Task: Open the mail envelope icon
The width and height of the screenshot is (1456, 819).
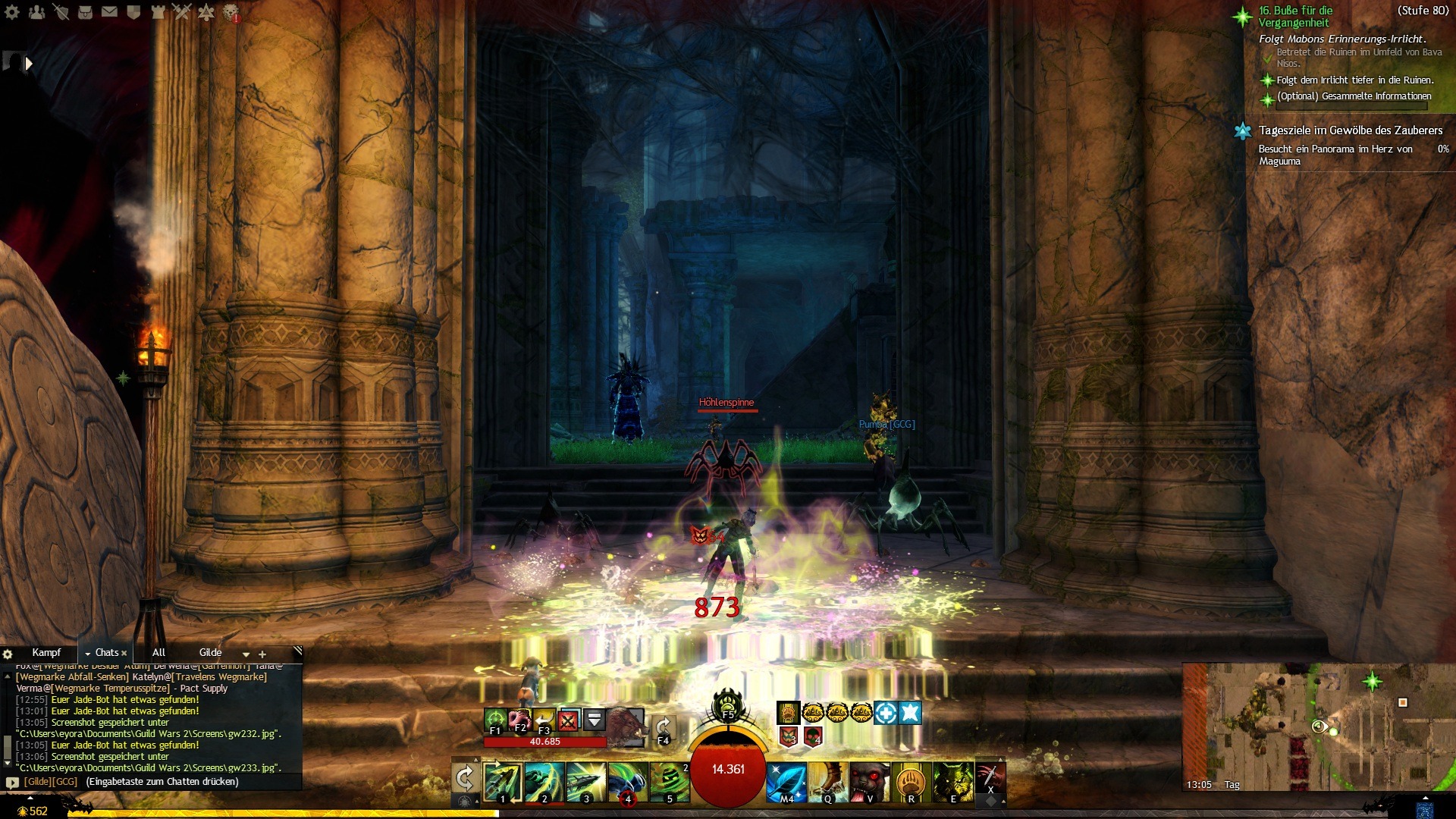Action: 109,11
